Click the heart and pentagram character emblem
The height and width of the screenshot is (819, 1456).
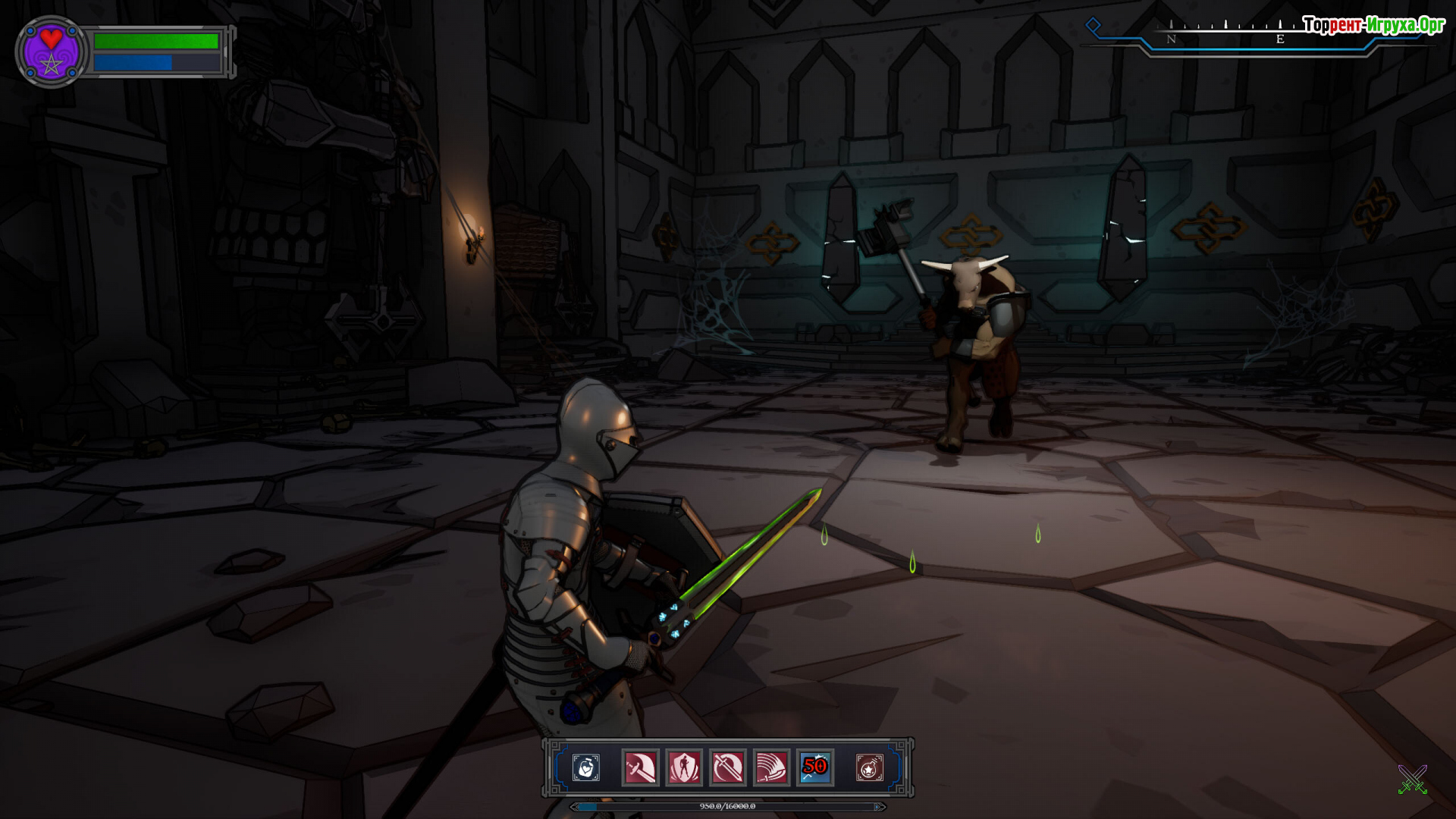(51, 52)
